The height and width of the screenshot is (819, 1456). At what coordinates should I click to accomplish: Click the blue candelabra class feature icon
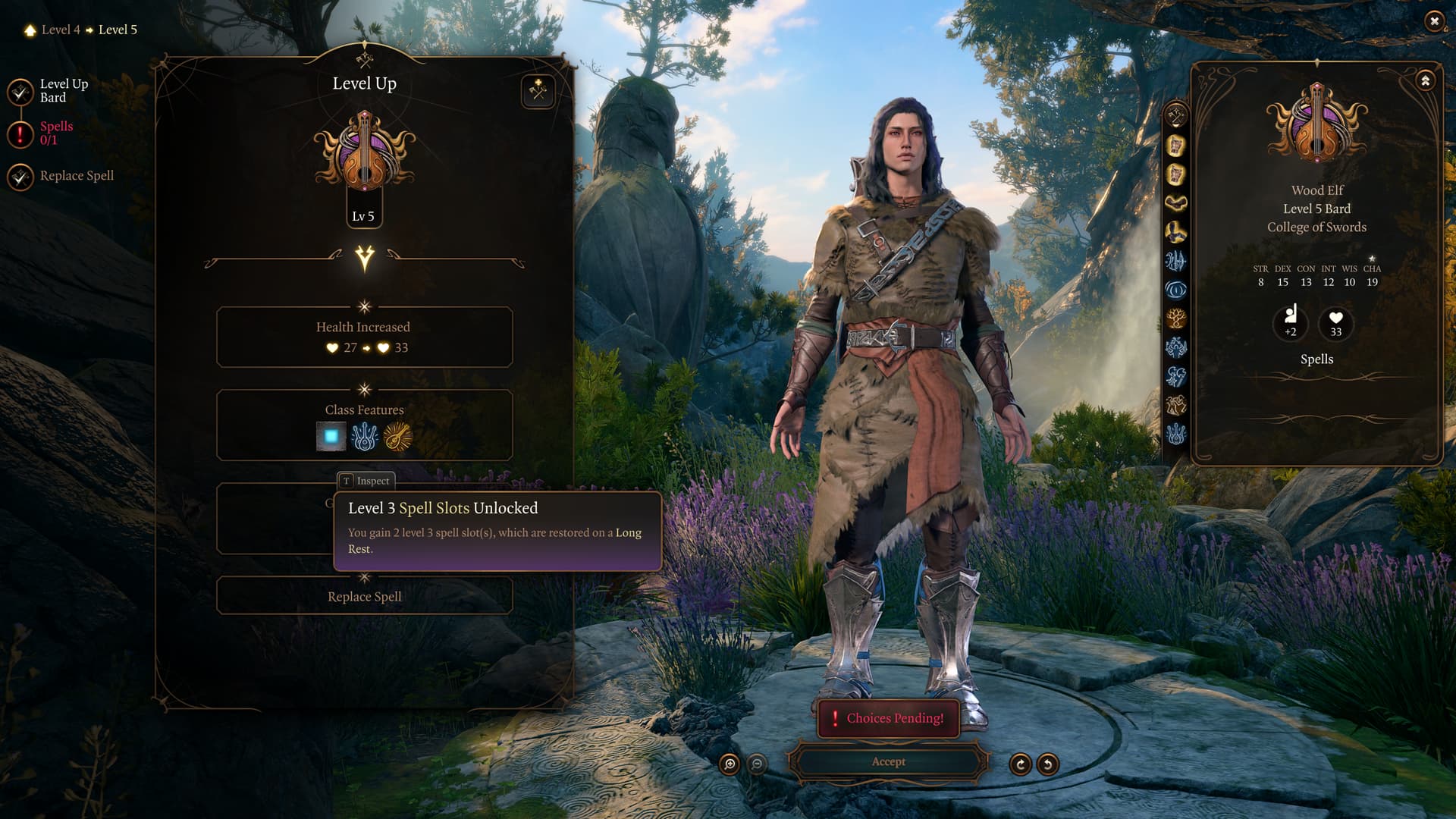coord(365,437)
